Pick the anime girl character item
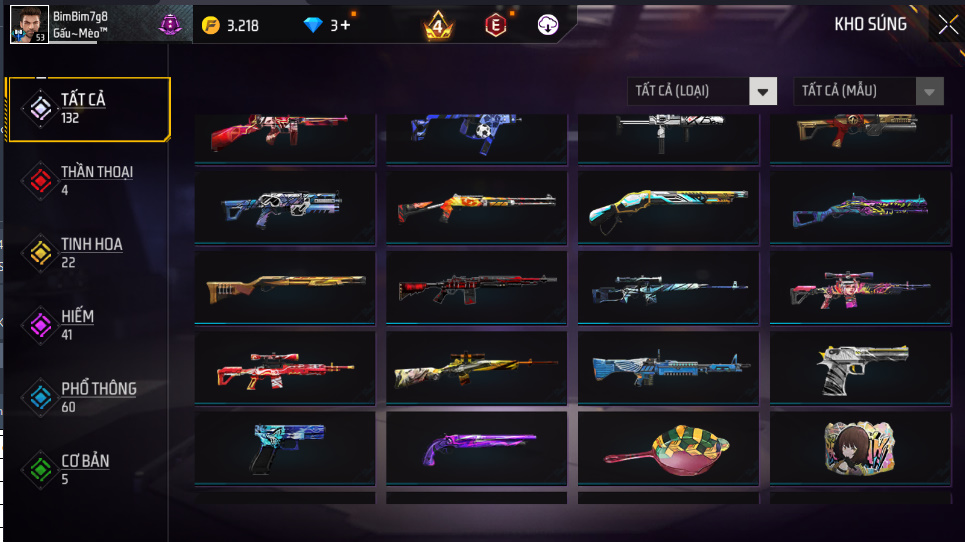Screen dimensions: 965x542 (860, 450)
